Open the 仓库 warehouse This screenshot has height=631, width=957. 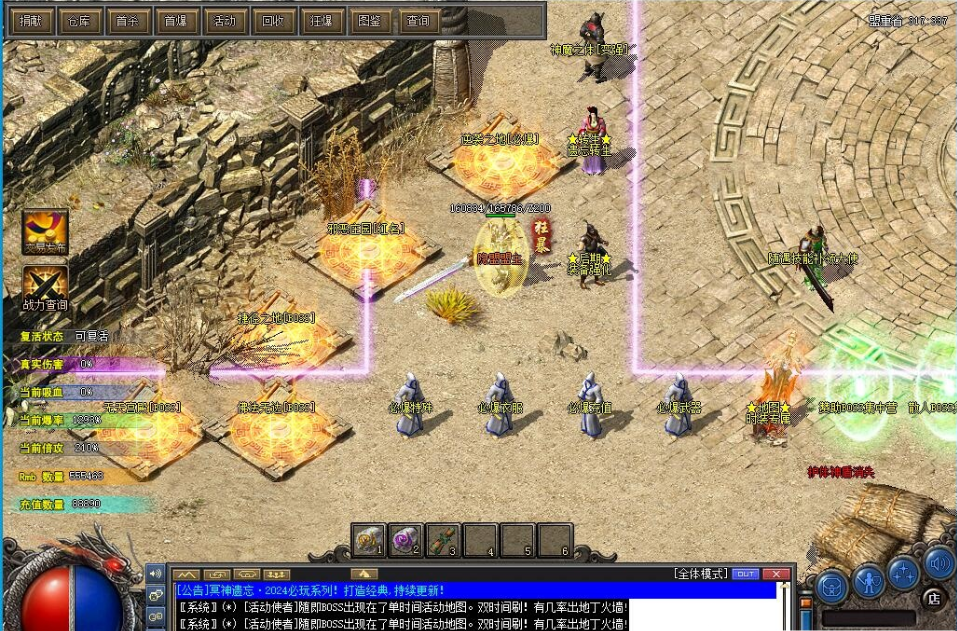79,20
